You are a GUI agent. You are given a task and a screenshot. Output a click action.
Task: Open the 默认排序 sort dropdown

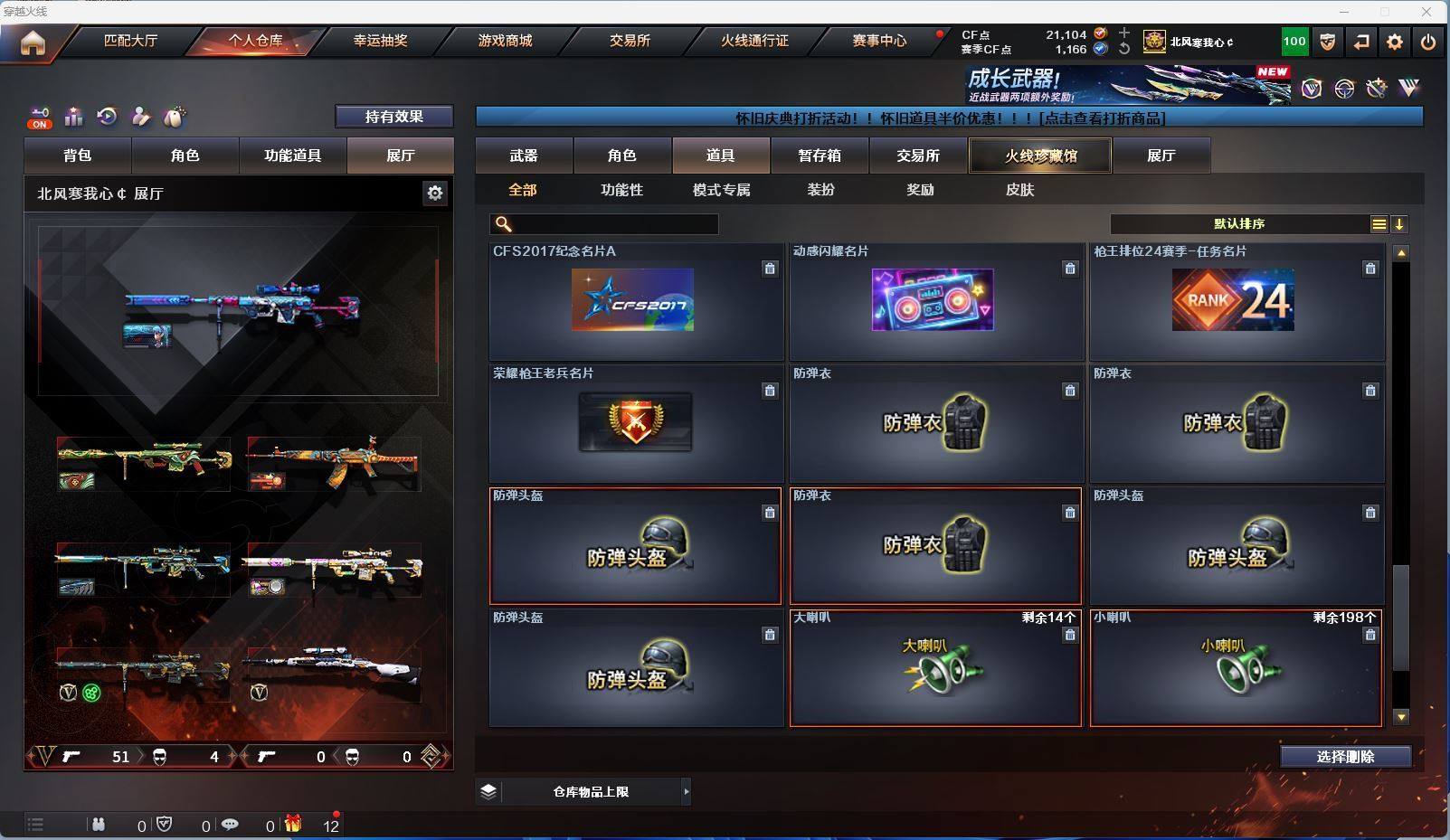click(1239, 224)
